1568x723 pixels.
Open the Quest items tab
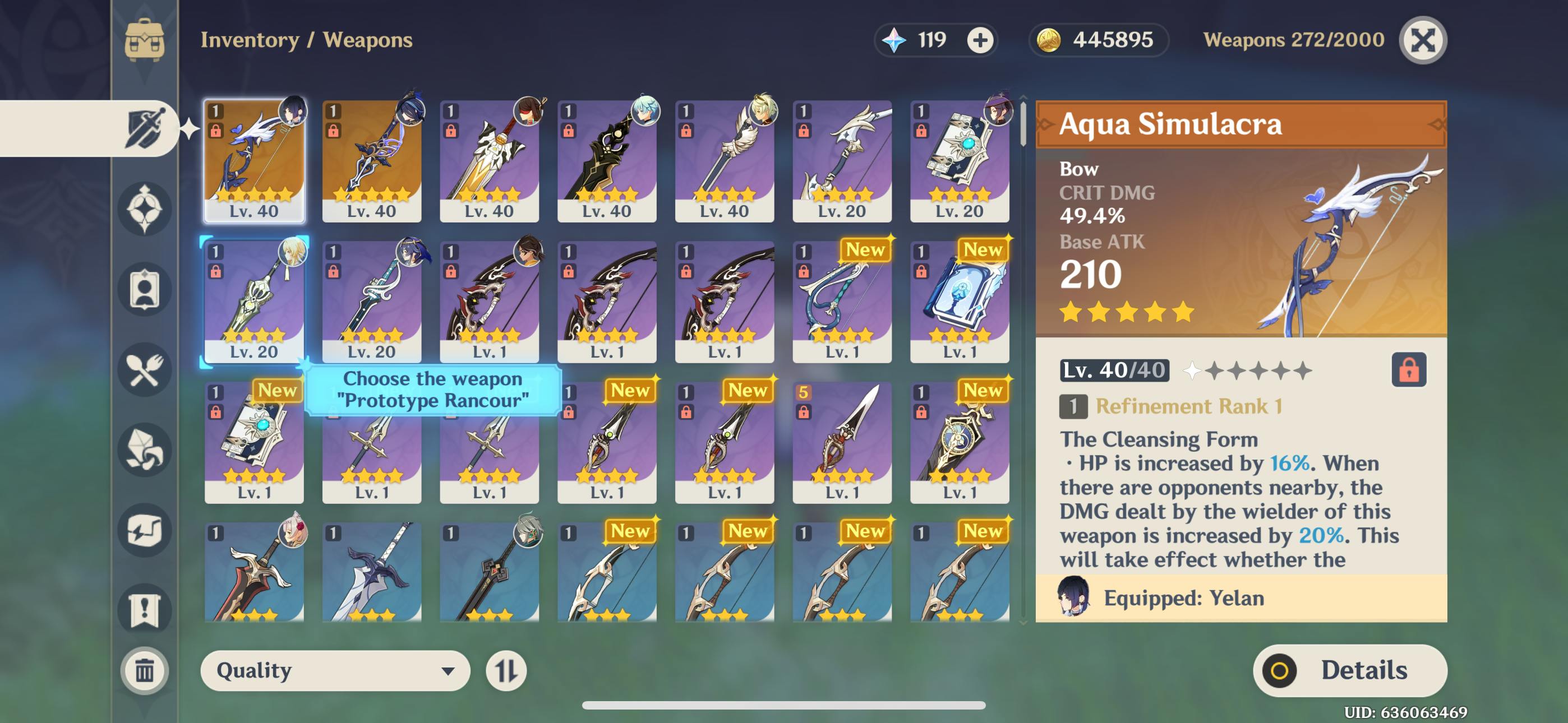[144, 609]
